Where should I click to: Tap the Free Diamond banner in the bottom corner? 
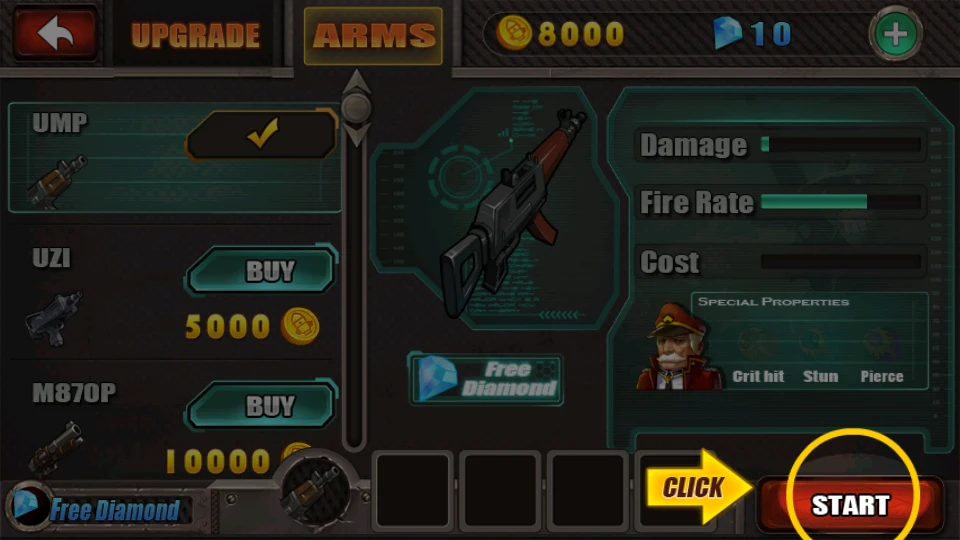[x=98, y=510]
